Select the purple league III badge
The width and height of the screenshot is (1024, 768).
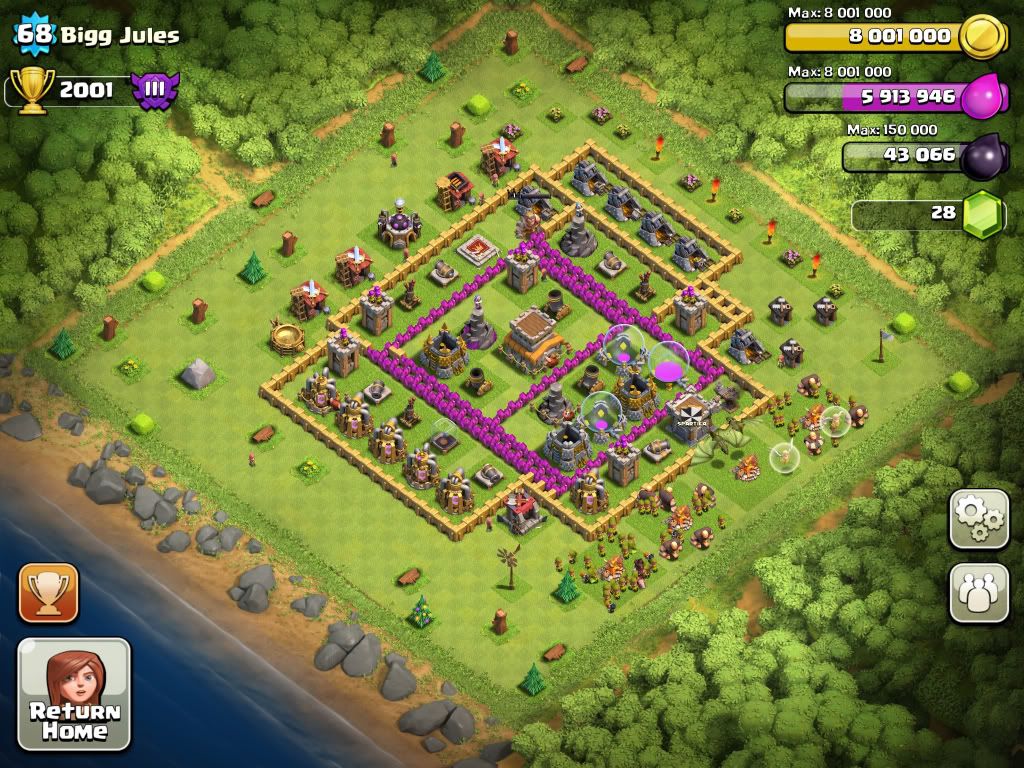(x=155, y=91)
